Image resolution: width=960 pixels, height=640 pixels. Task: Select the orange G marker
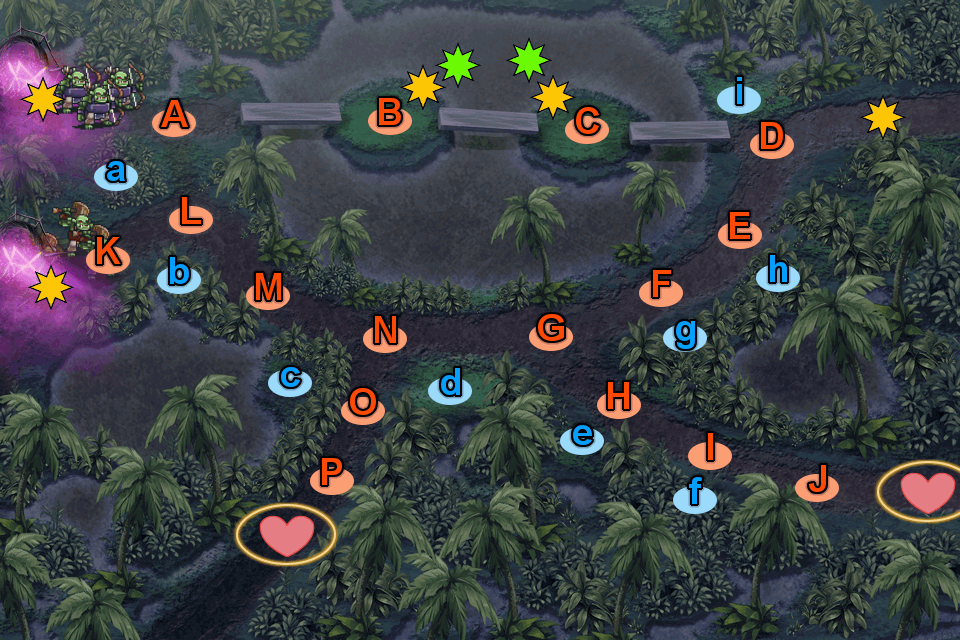[x=551, y=329]
